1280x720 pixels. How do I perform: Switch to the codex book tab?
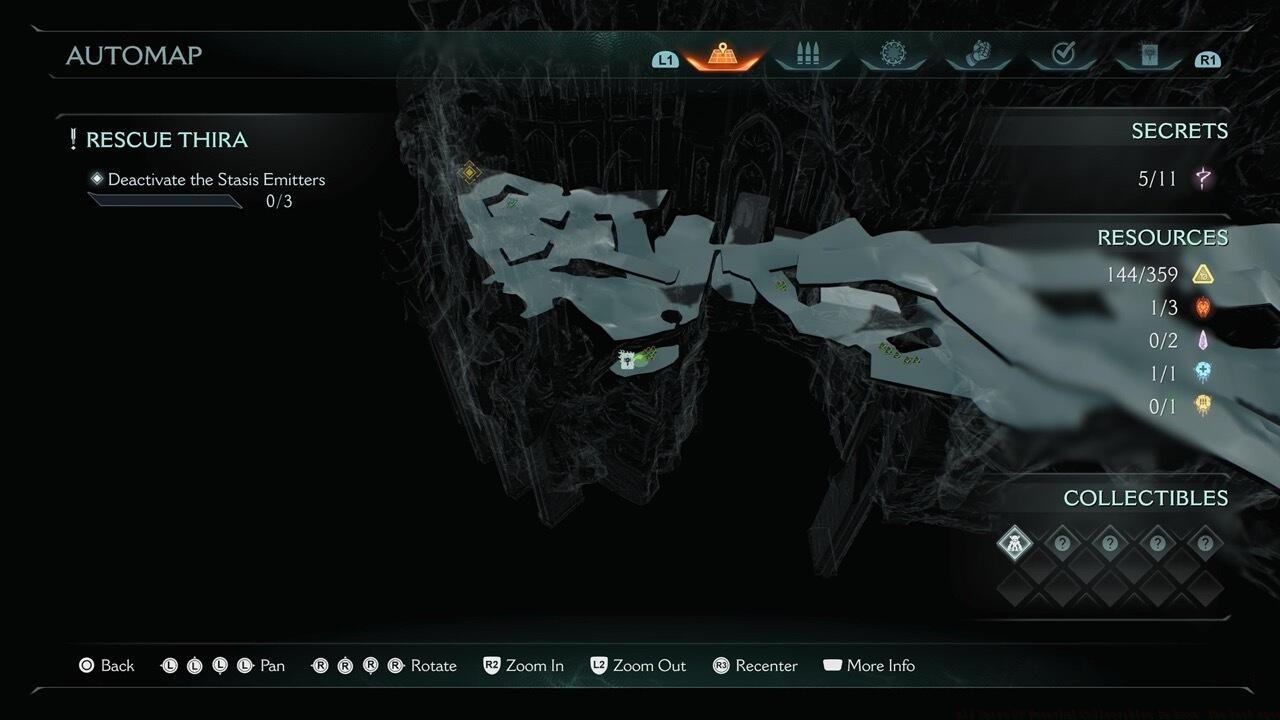pyautogui.click(x=1148, y=56)
